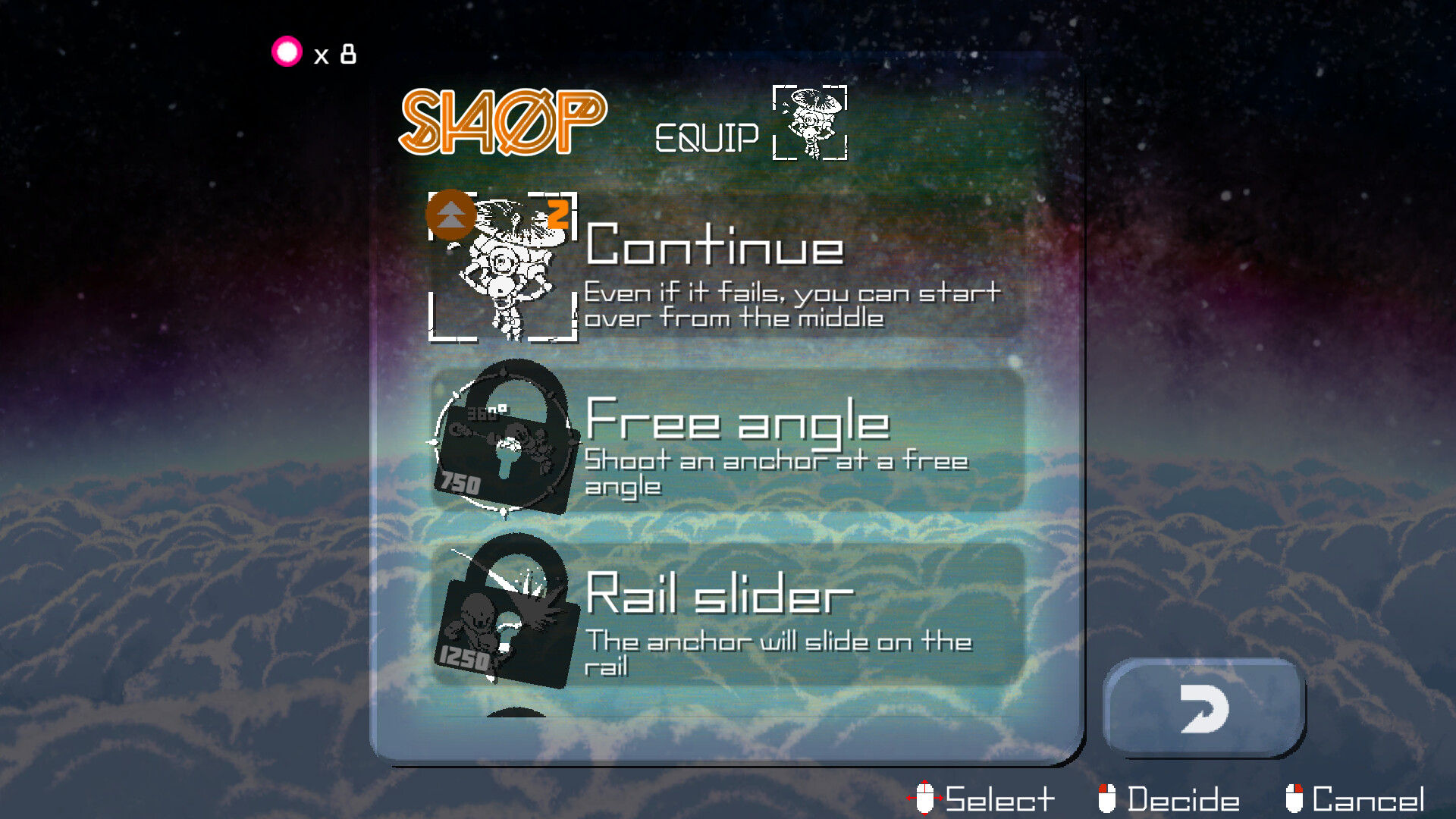Click the 750 price tag on Free angle
The width and height of the screenshot is (1456, 819).
pos(461,483)
